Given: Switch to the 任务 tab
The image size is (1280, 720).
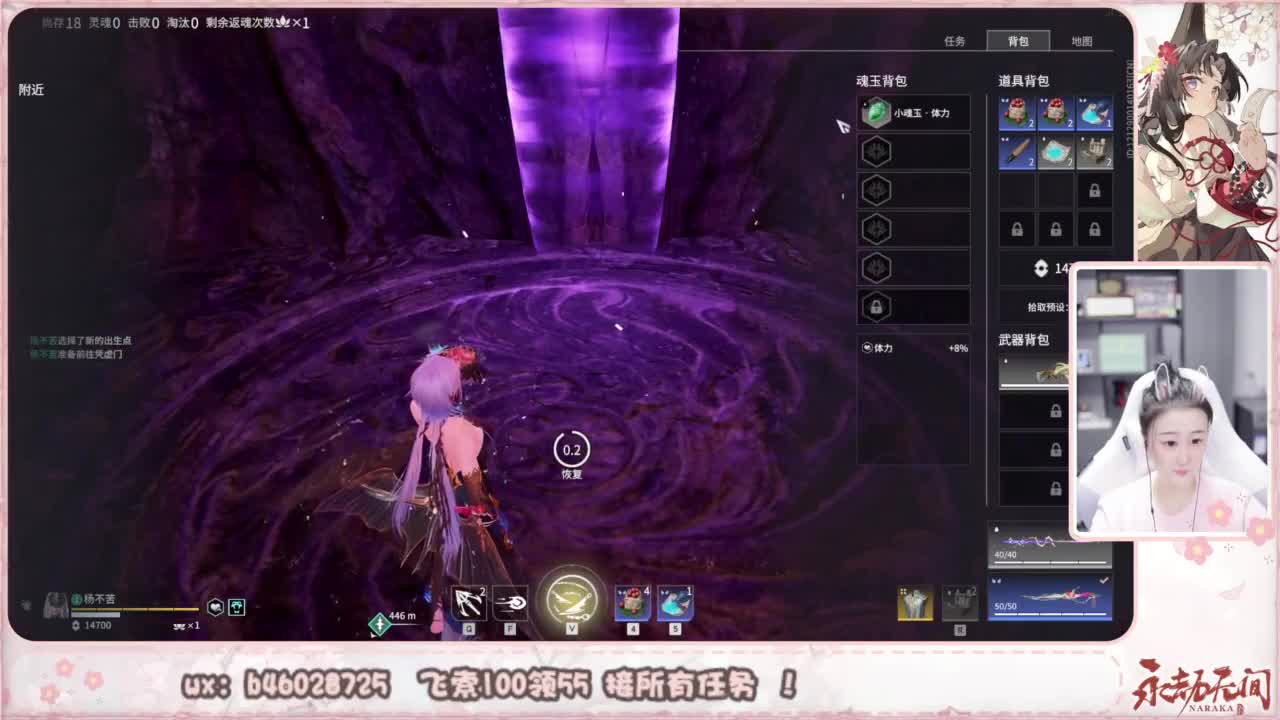Looking at the screenshot, I should 957,41.
